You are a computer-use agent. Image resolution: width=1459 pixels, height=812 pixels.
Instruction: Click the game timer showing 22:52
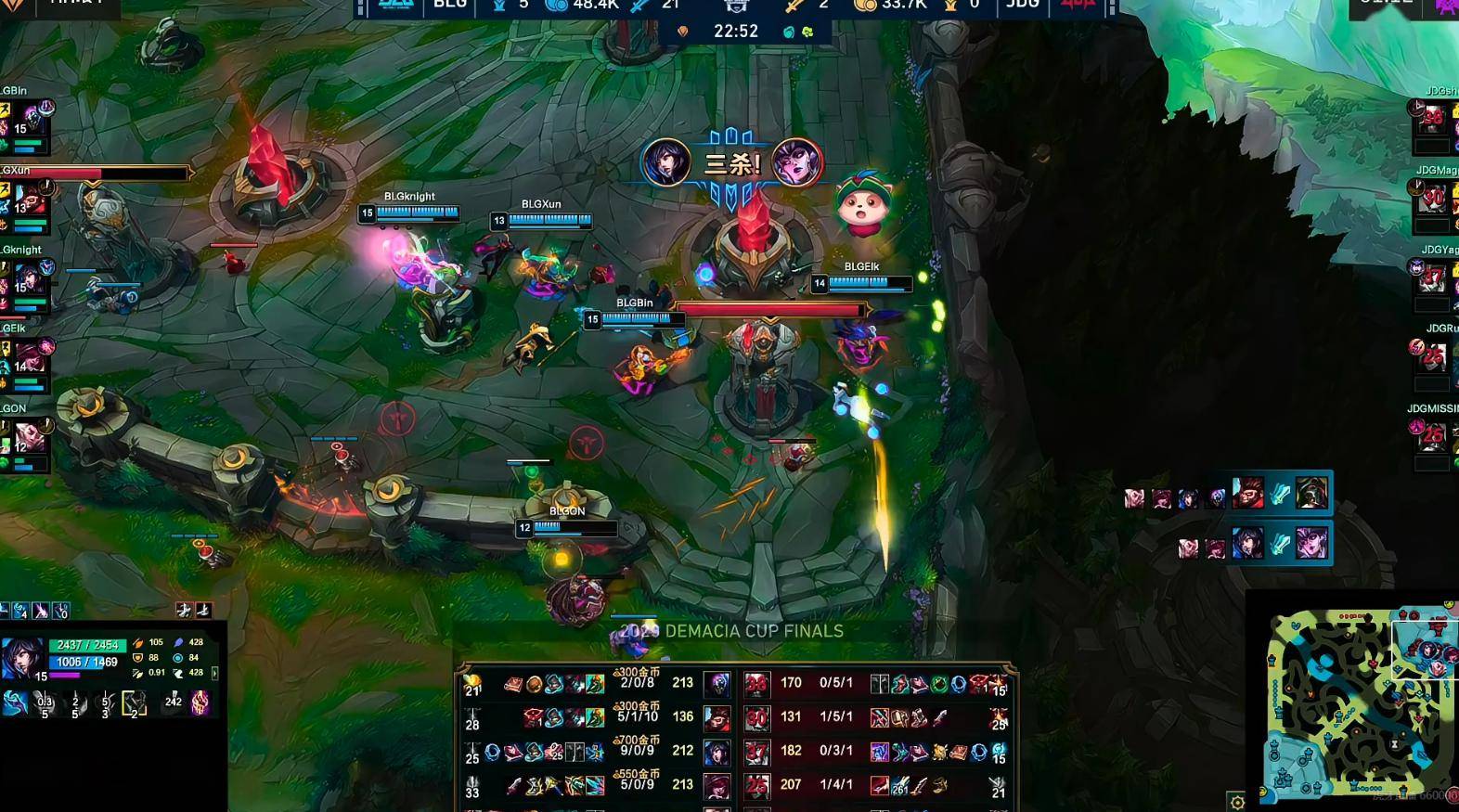(736, 32)
